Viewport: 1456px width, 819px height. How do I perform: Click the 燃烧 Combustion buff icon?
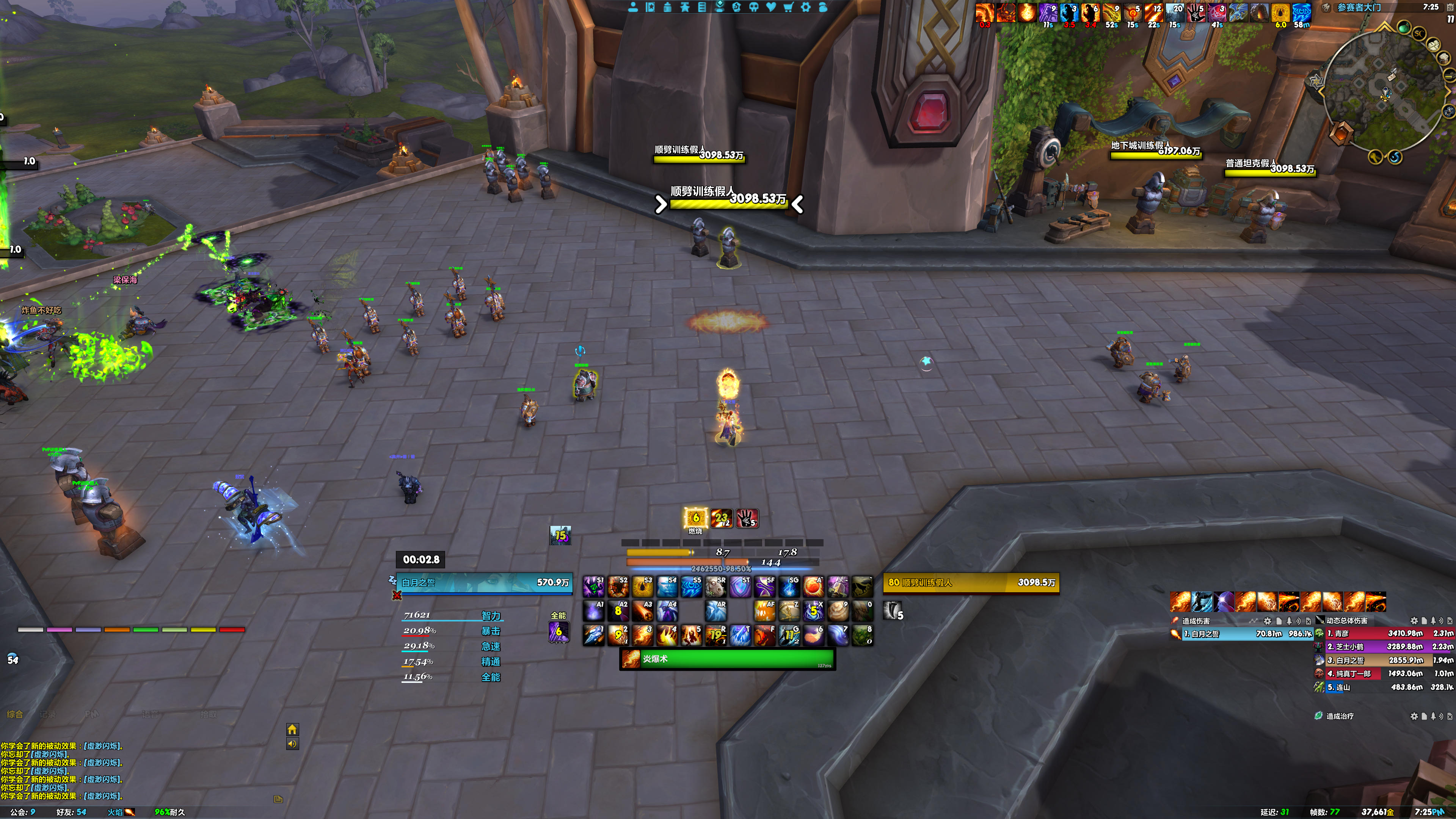(695, 518)
